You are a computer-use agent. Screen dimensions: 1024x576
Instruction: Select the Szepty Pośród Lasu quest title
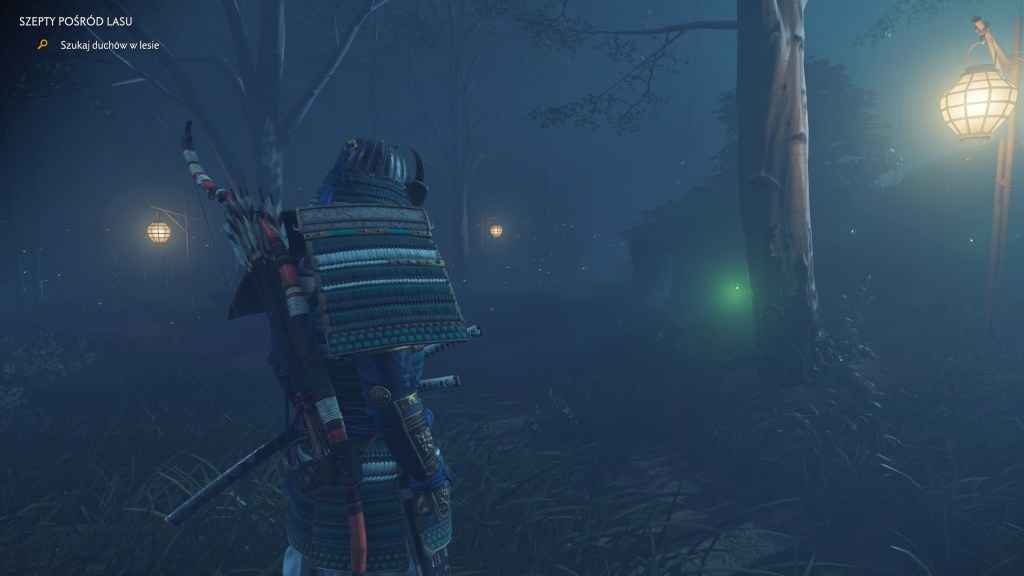[x=76, y=21]
